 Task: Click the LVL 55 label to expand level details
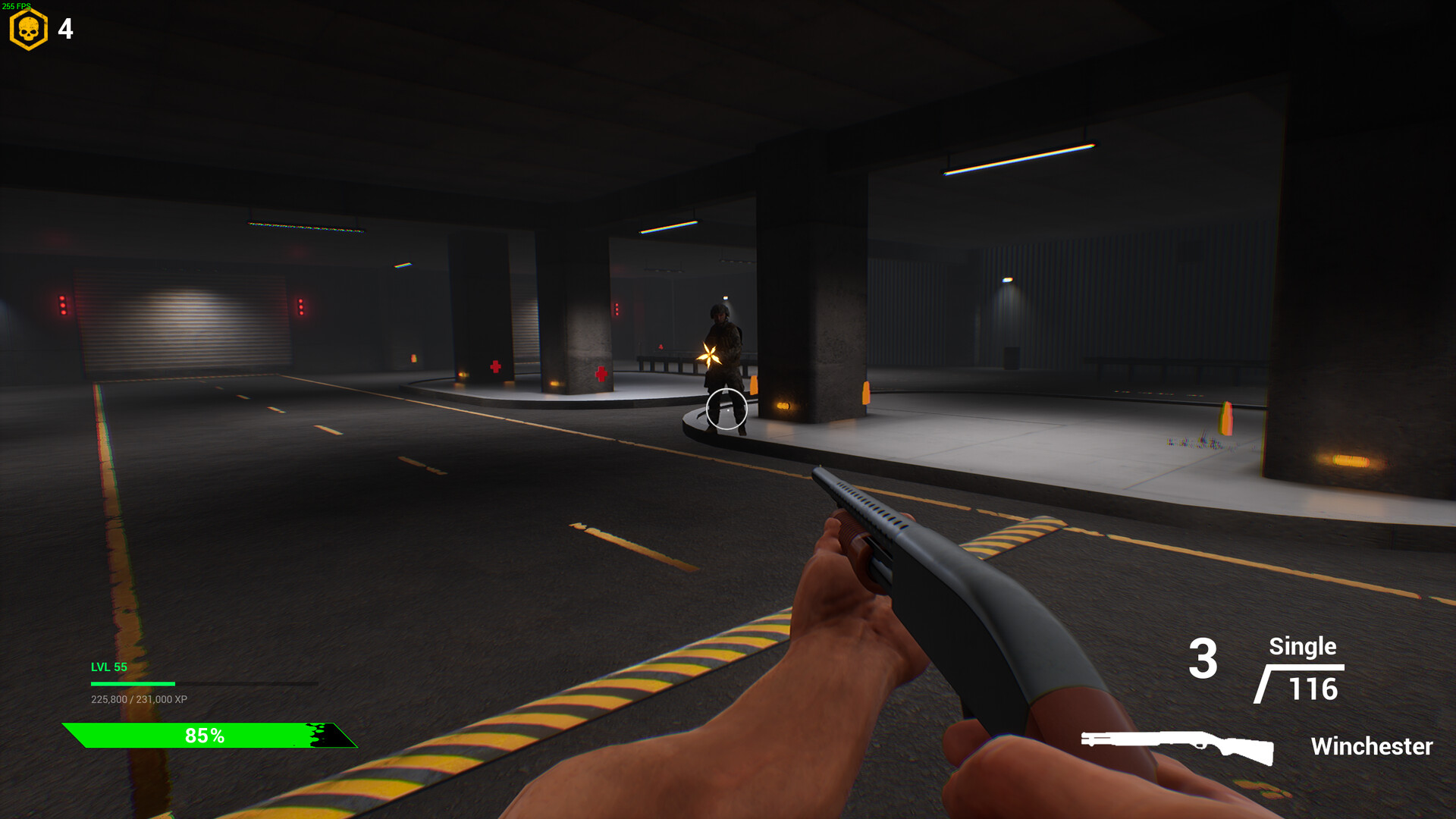click(108, 668)
